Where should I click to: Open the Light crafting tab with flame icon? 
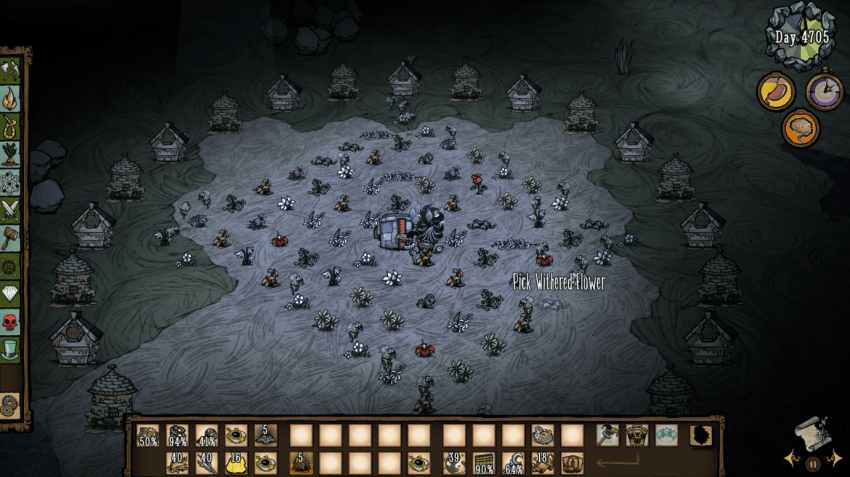point(12,99)
